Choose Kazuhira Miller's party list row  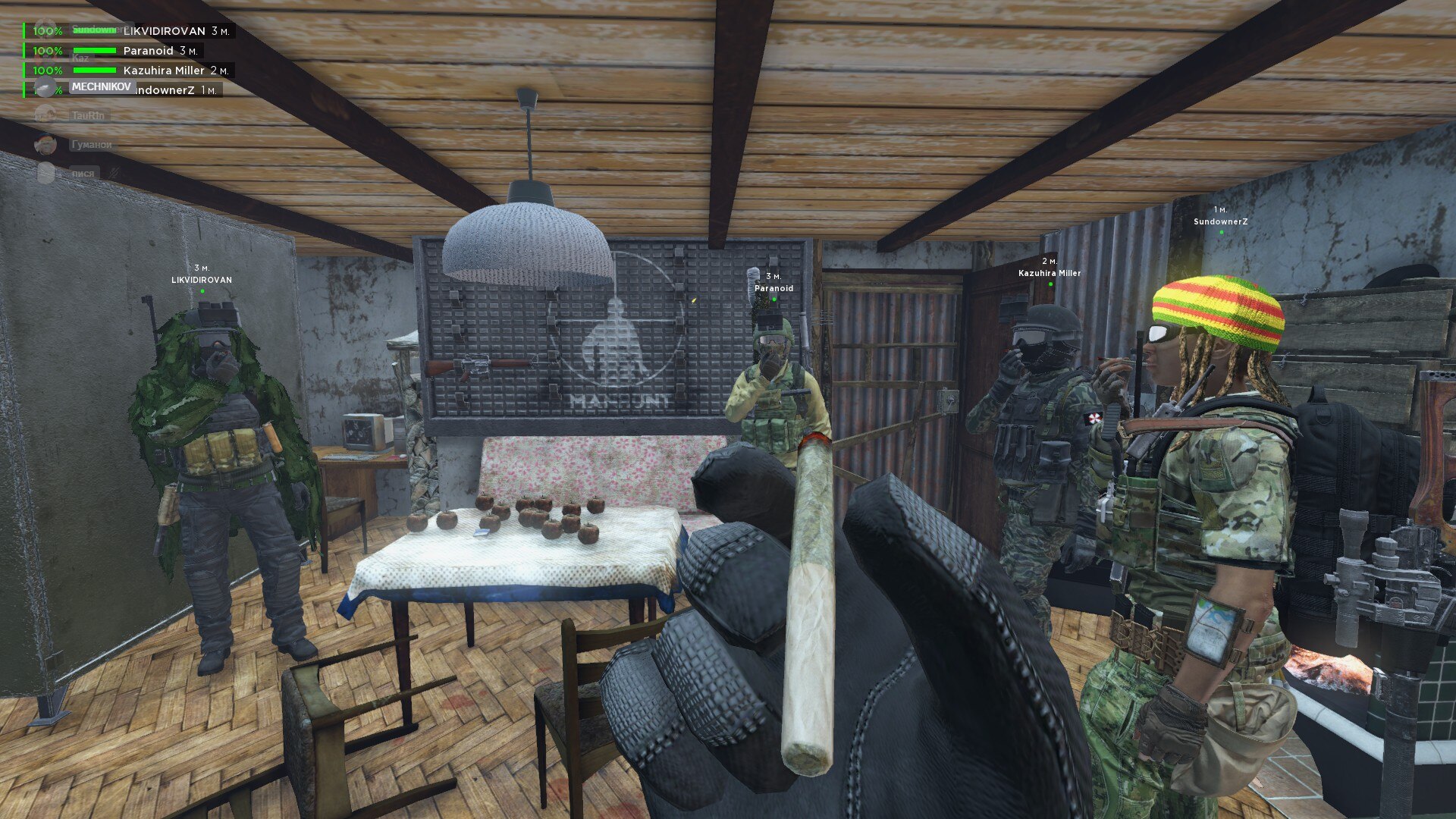tap(164, 71)
